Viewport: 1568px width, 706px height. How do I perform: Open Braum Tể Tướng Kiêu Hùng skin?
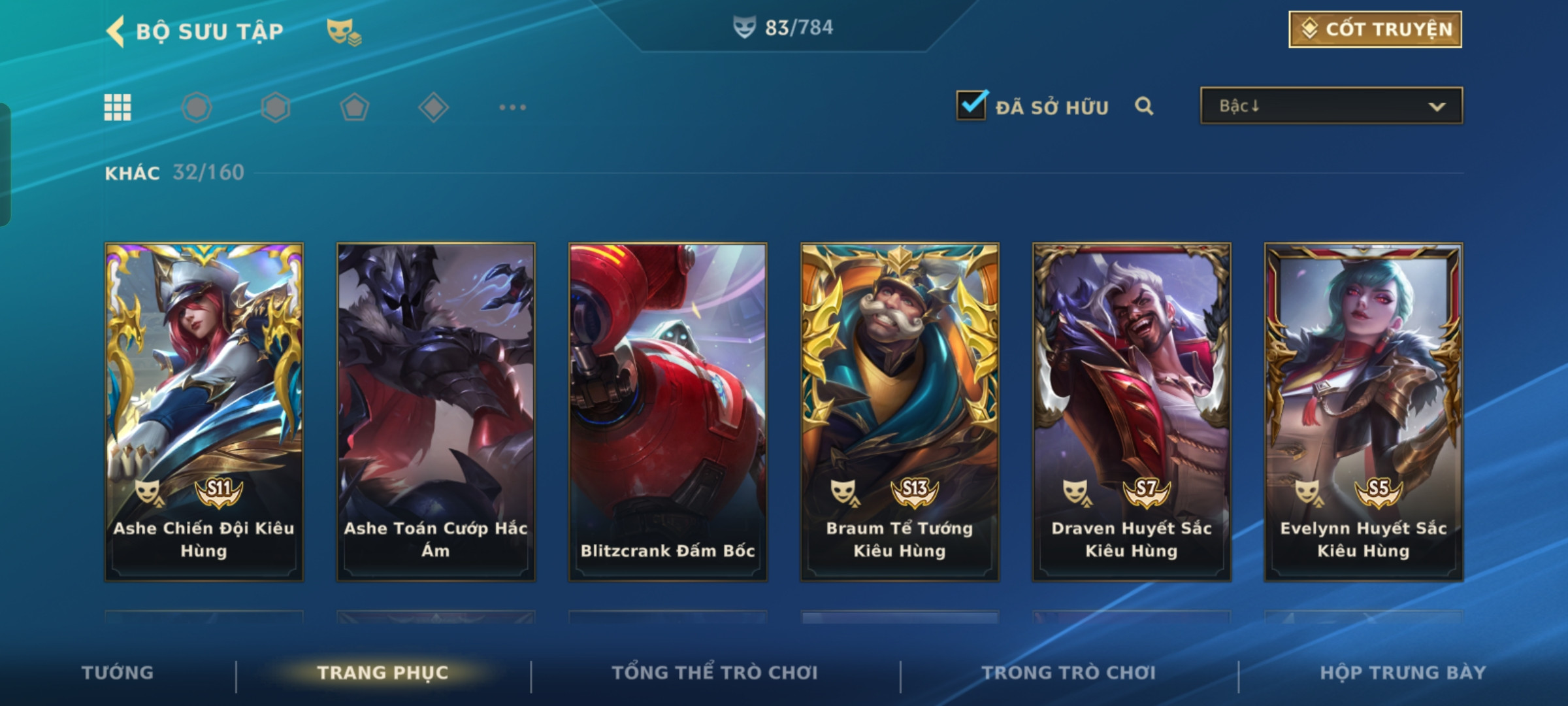point(900,412)
